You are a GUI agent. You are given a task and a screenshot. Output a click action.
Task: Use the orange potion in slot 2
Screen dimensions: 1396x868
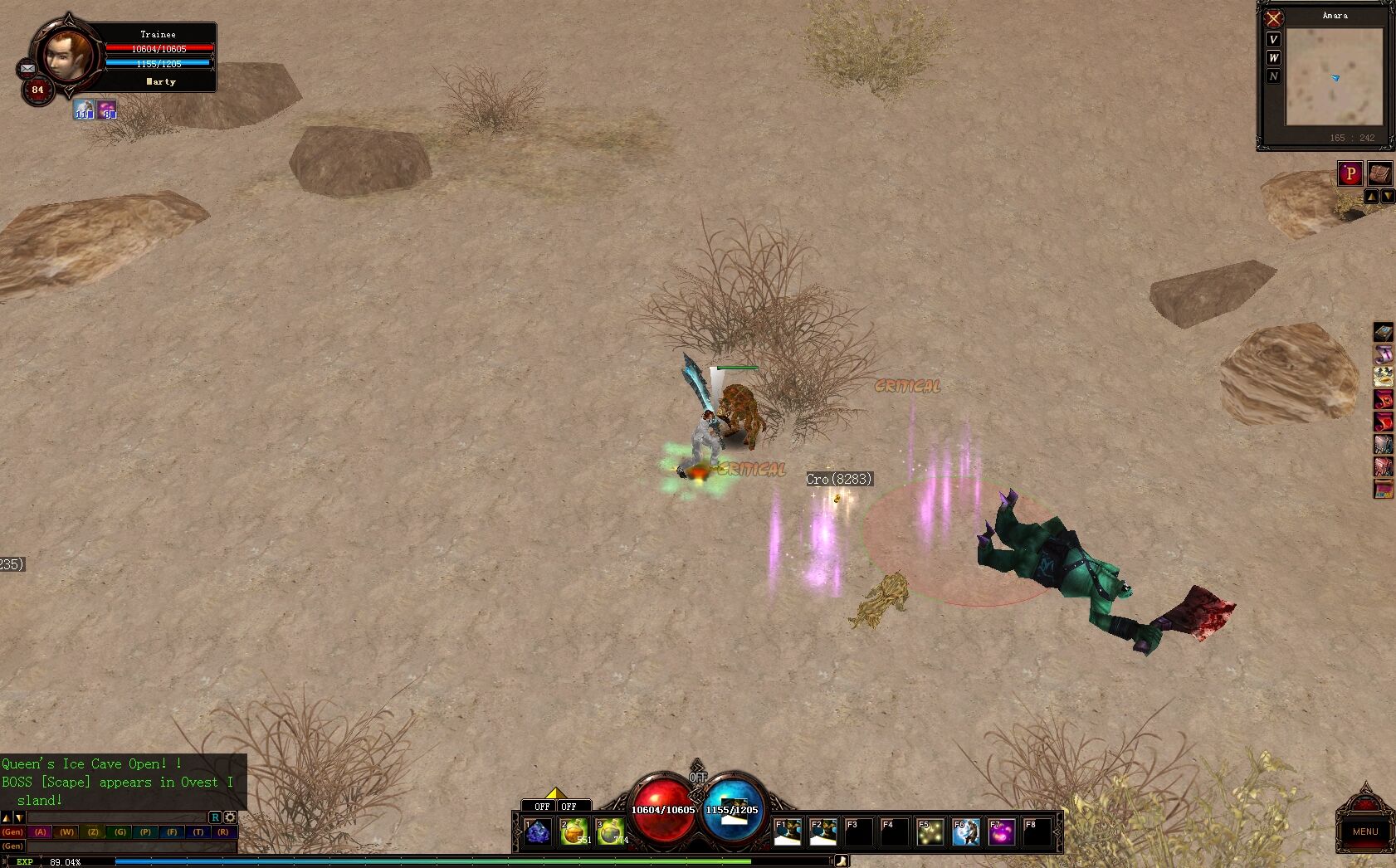click(574, 831)
